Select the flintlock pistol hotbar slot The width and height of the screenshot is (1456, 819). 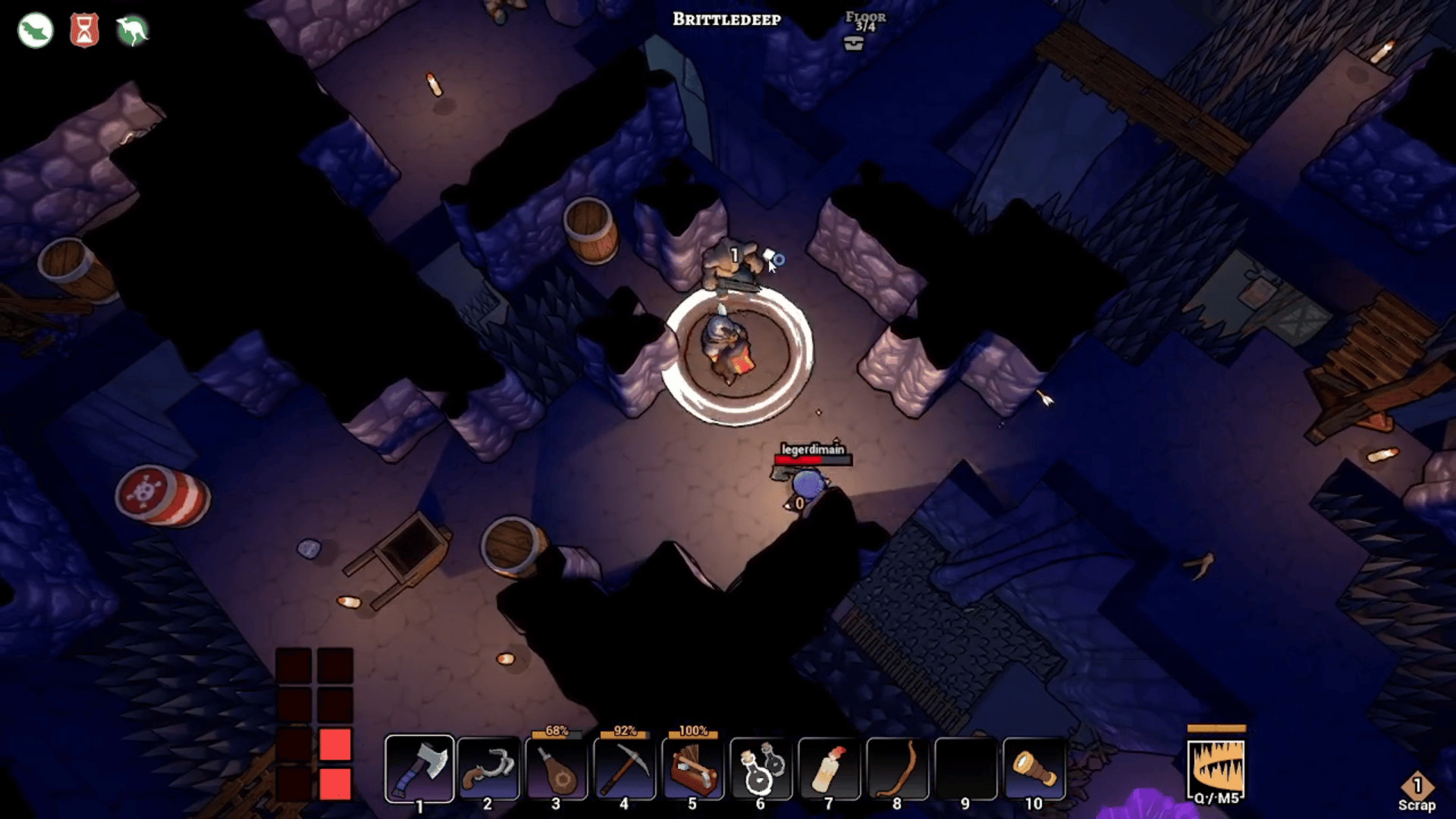pyautogui.click(x=488, y=768)
